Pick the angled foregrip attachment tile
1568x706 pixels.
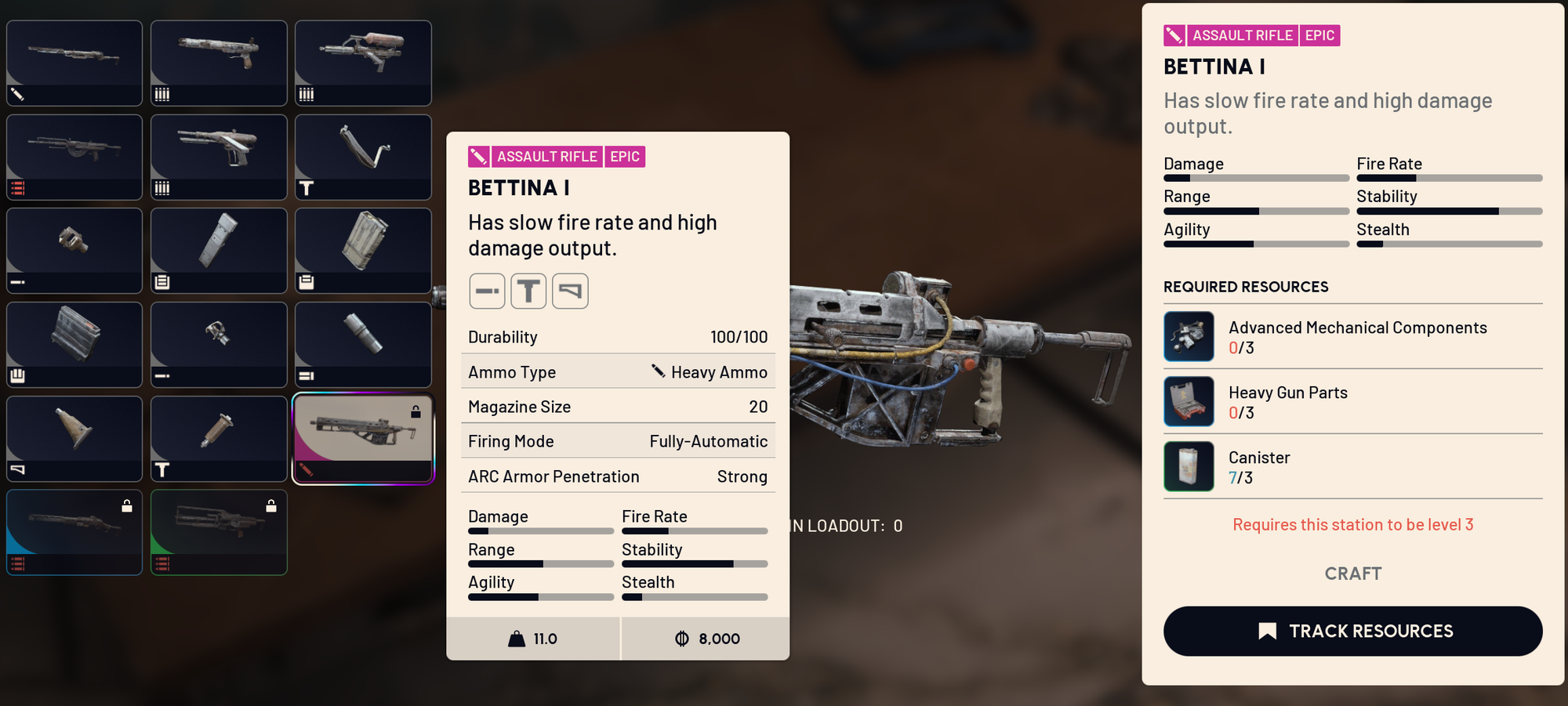click(x=74, y=438)
